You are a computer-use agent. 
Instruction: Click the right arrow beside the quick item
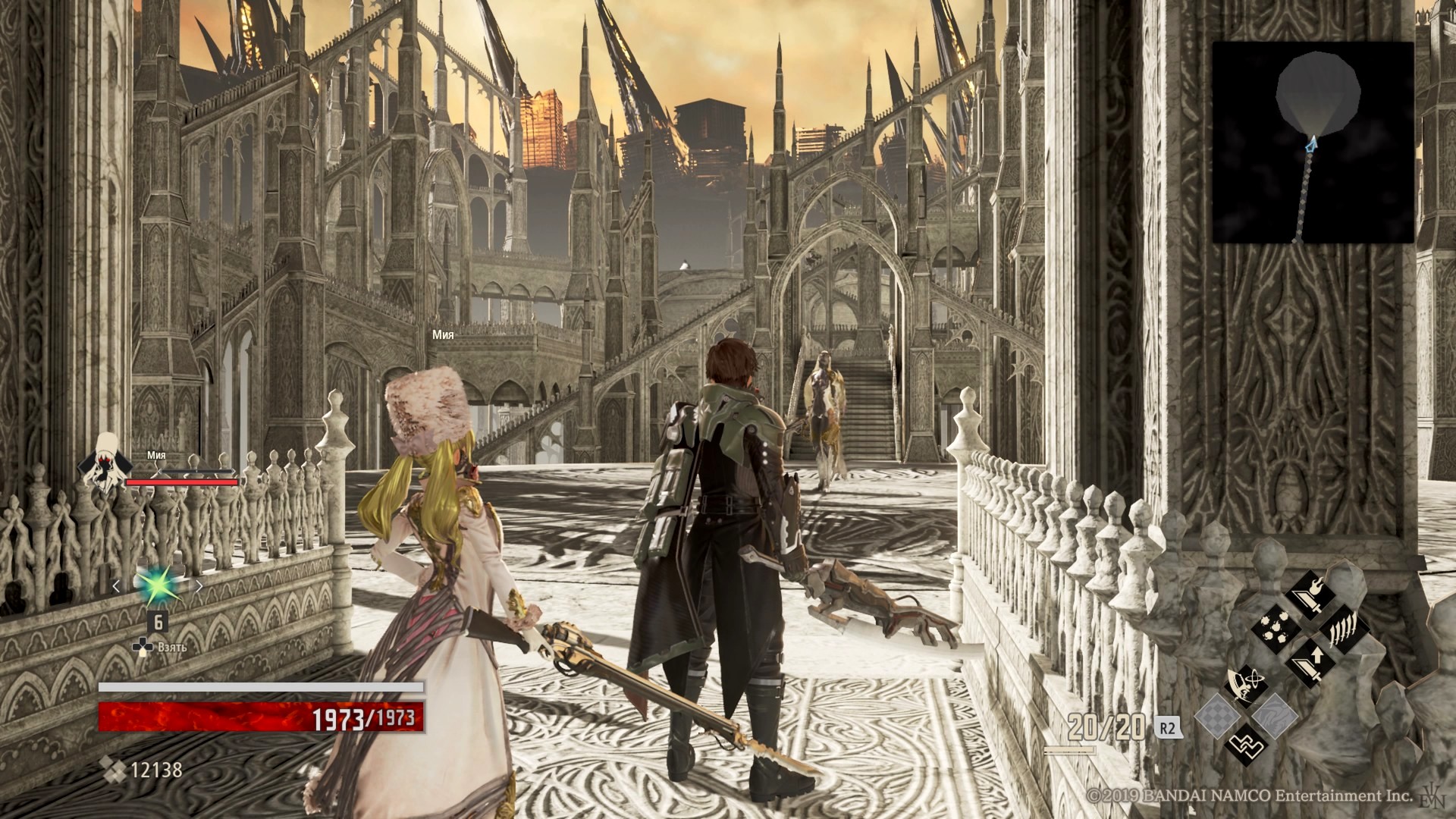(199, 585)
